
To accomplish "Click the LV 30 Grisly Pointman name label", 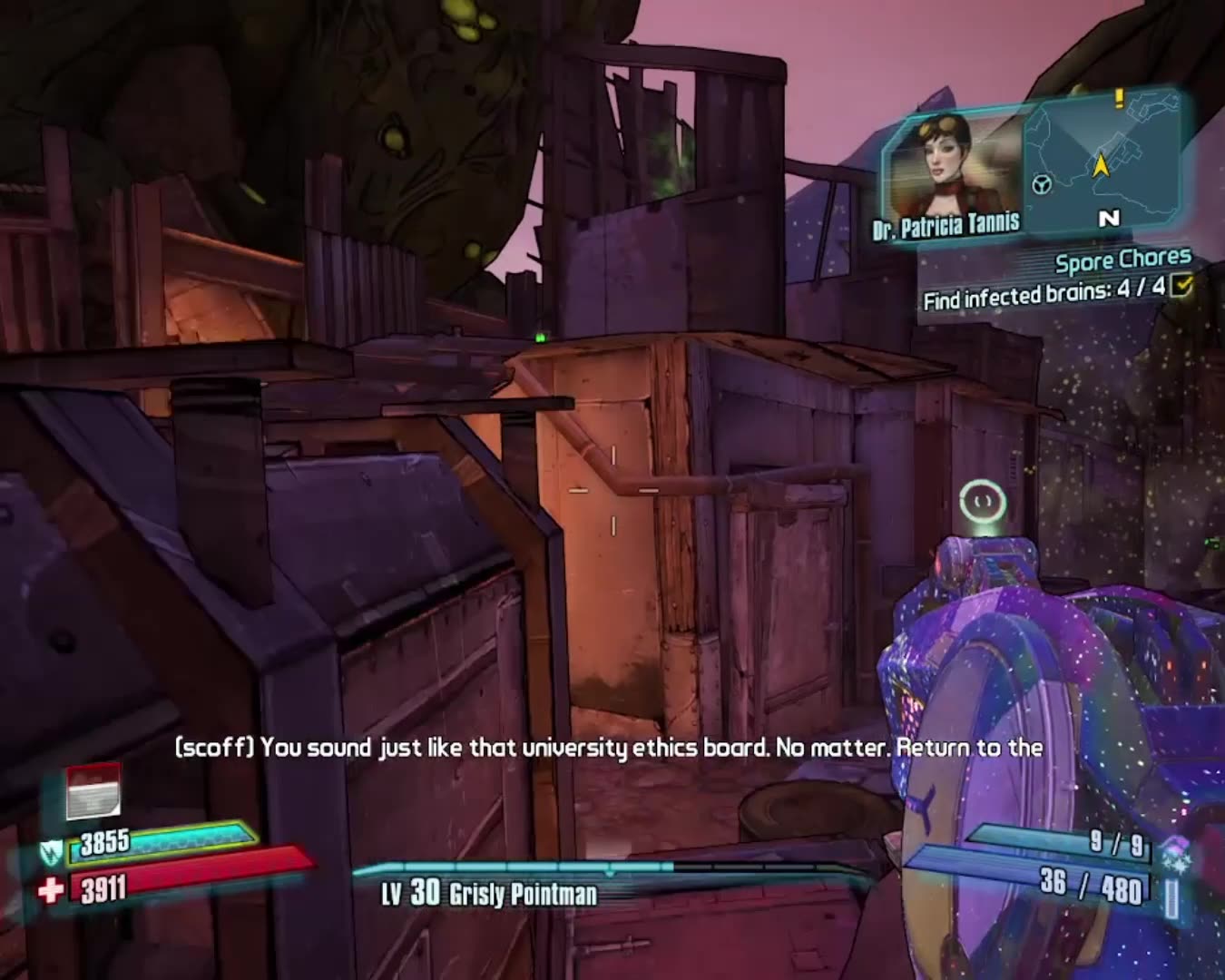I will (490, 894).
